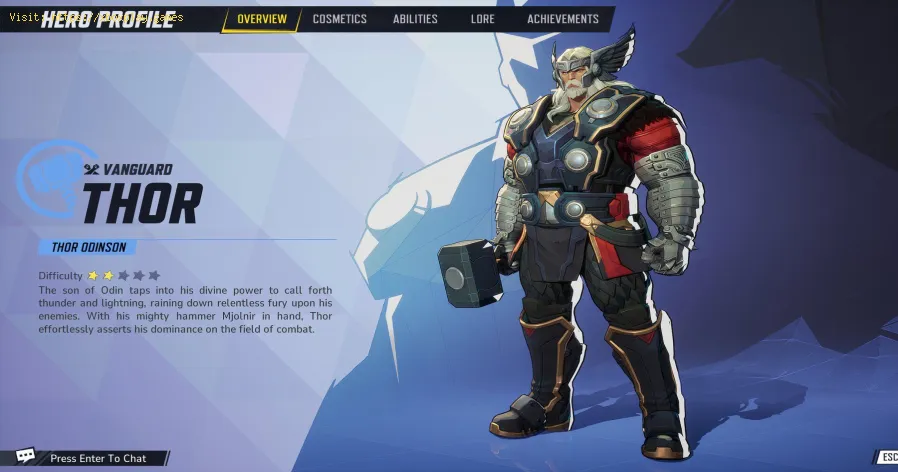Viewport: 898px width, 472px height.
Task: Select the Lore tab
Action: click(482, 19)
